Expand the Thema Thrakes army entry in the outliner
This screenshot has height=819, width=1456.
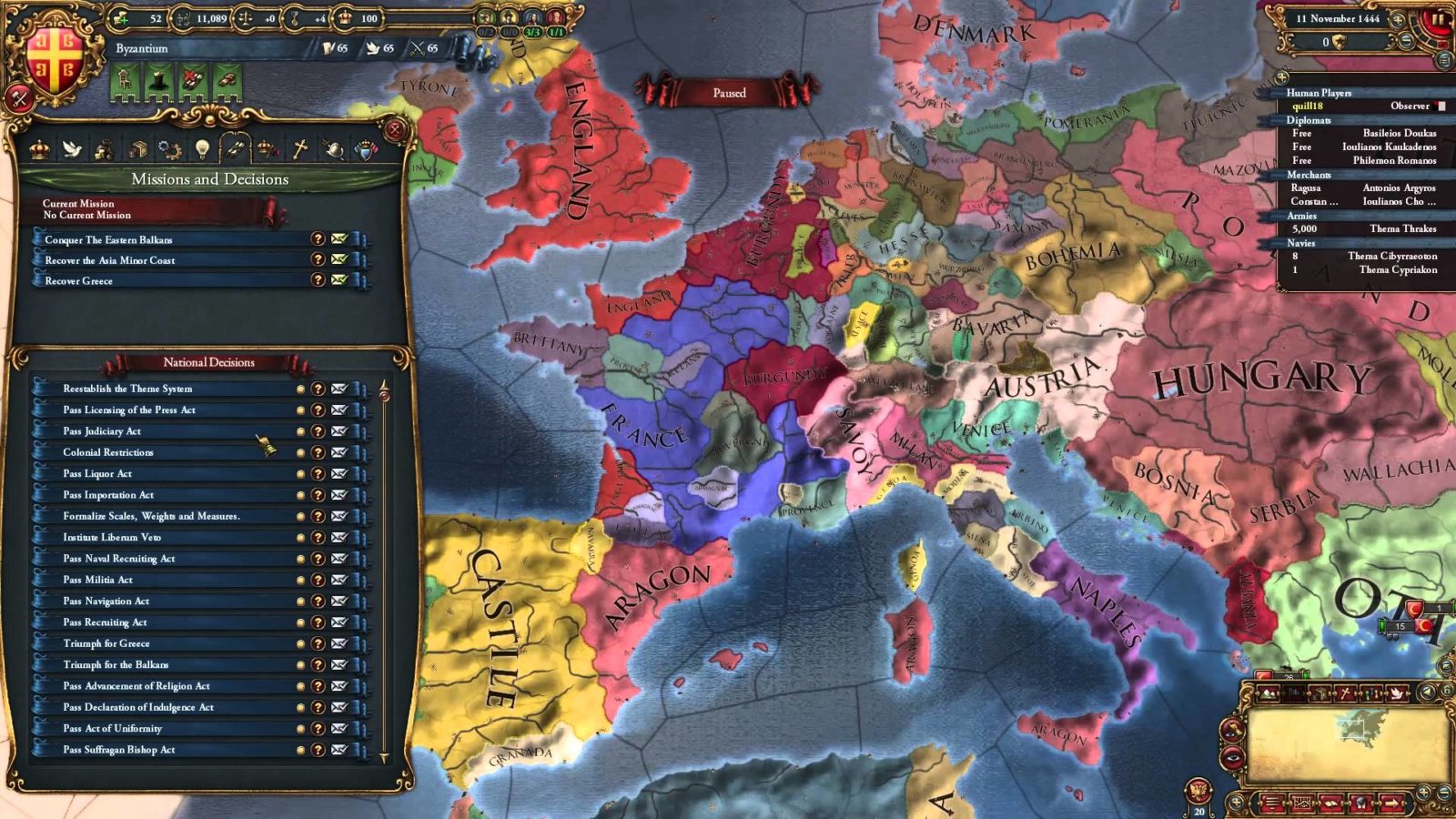[x=1401, y=228]
